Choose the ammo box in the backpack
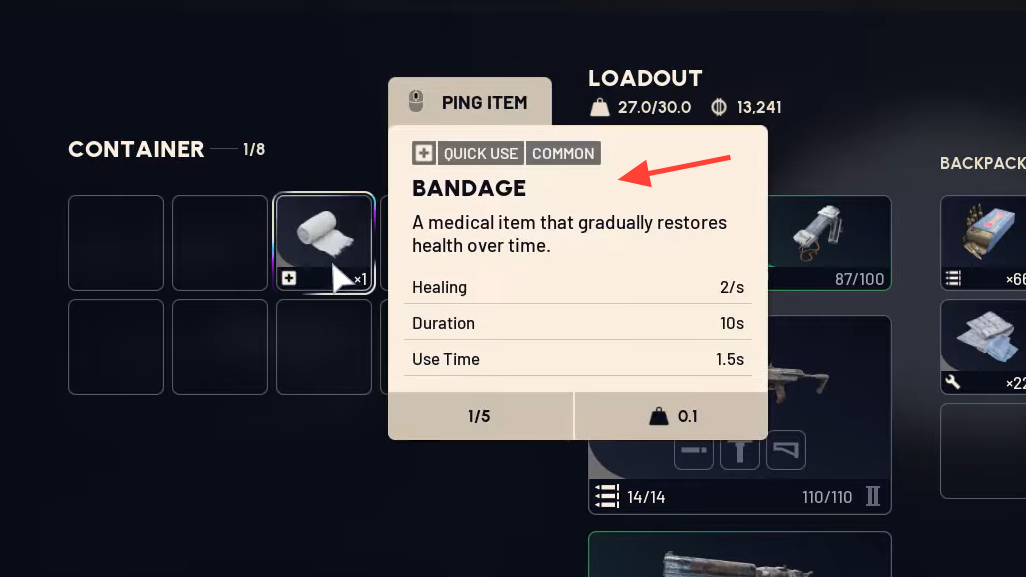The width and height of the screenshot is (1026, 577). point(983,242)
